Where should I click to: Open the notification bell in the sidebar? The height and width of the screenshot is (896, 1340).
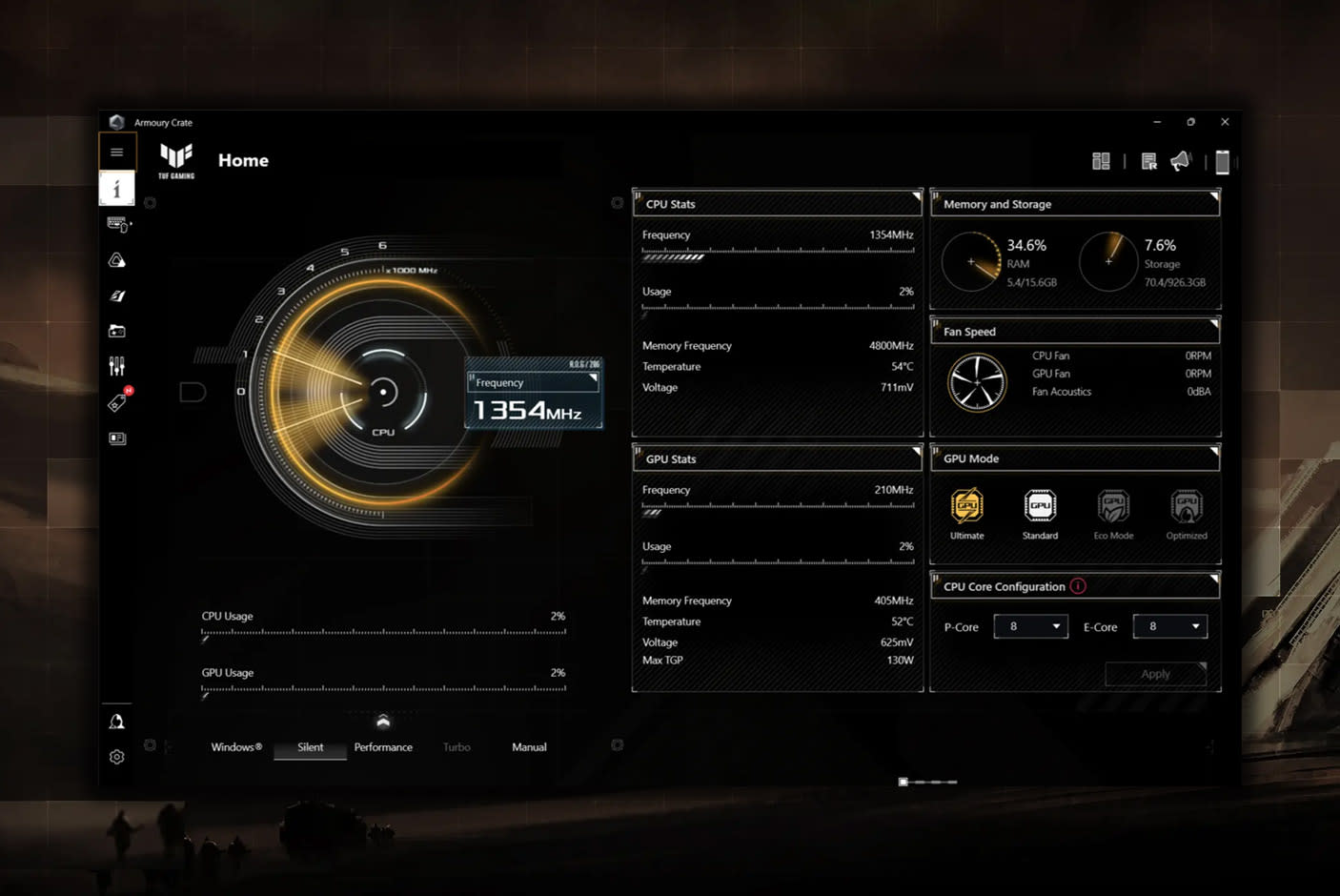pyautogui.click(x=117, y=722)
